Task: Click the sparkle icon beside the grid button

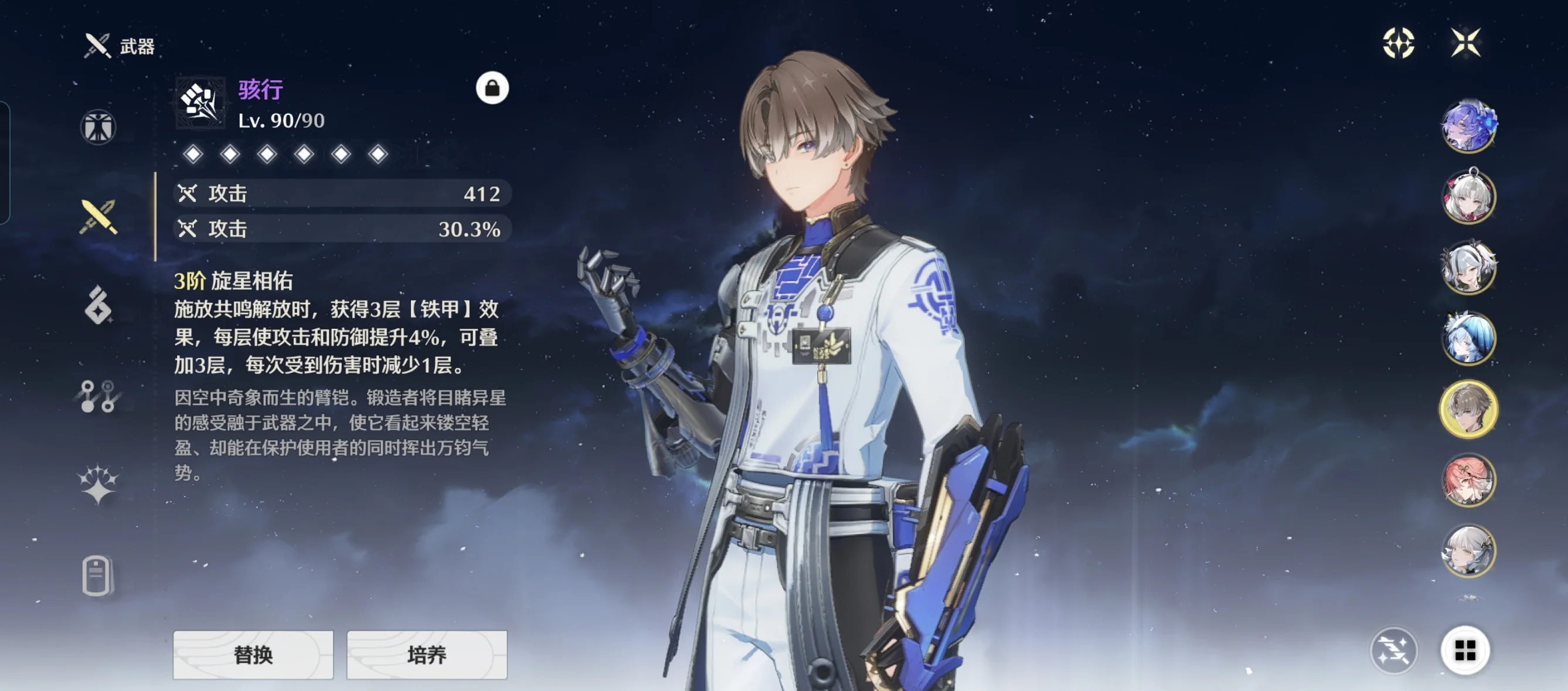Action: click(1393, 651)
